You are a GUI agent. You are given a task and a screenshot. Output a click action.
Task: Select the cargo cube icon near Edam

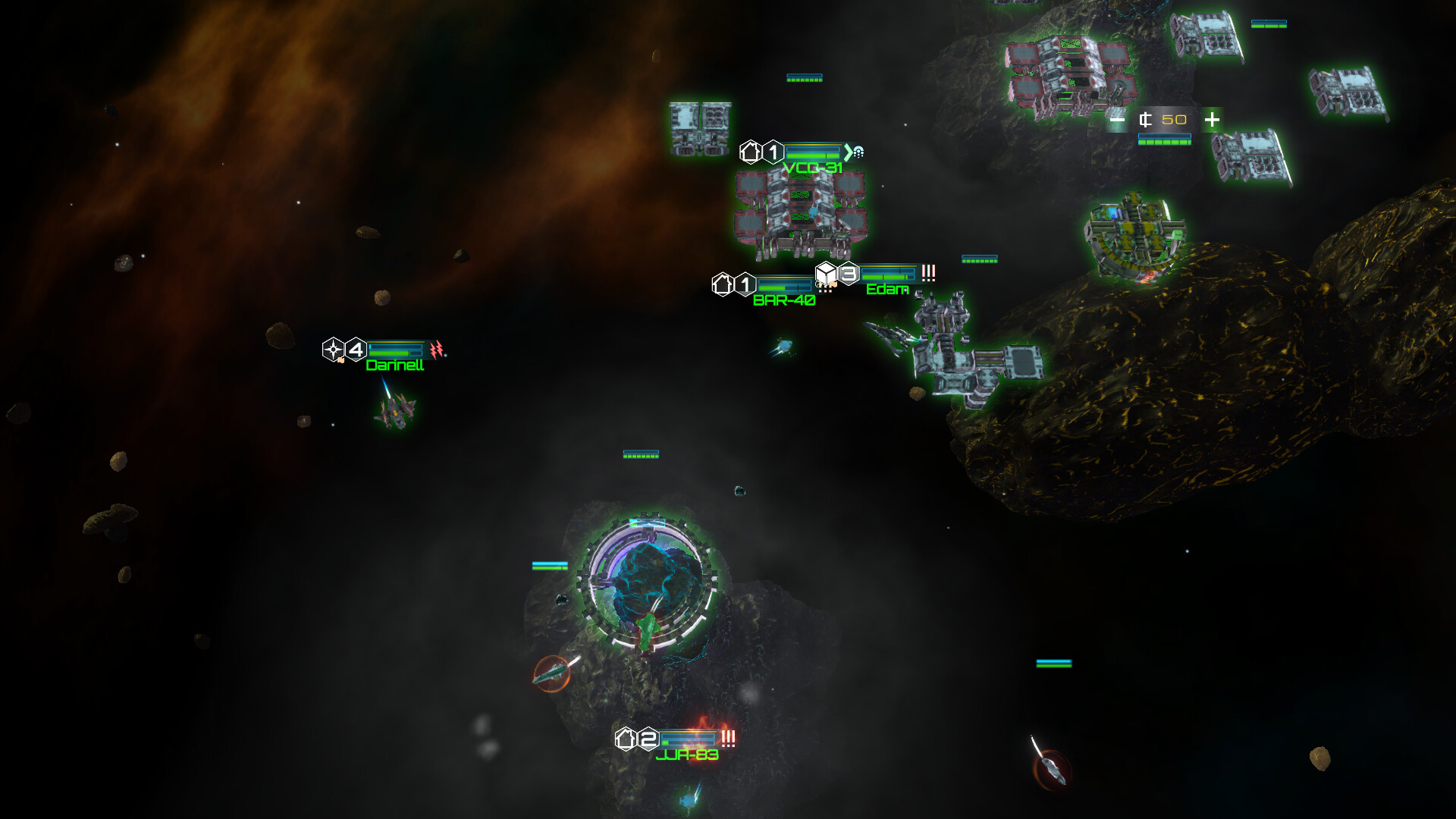coord(826,275)
